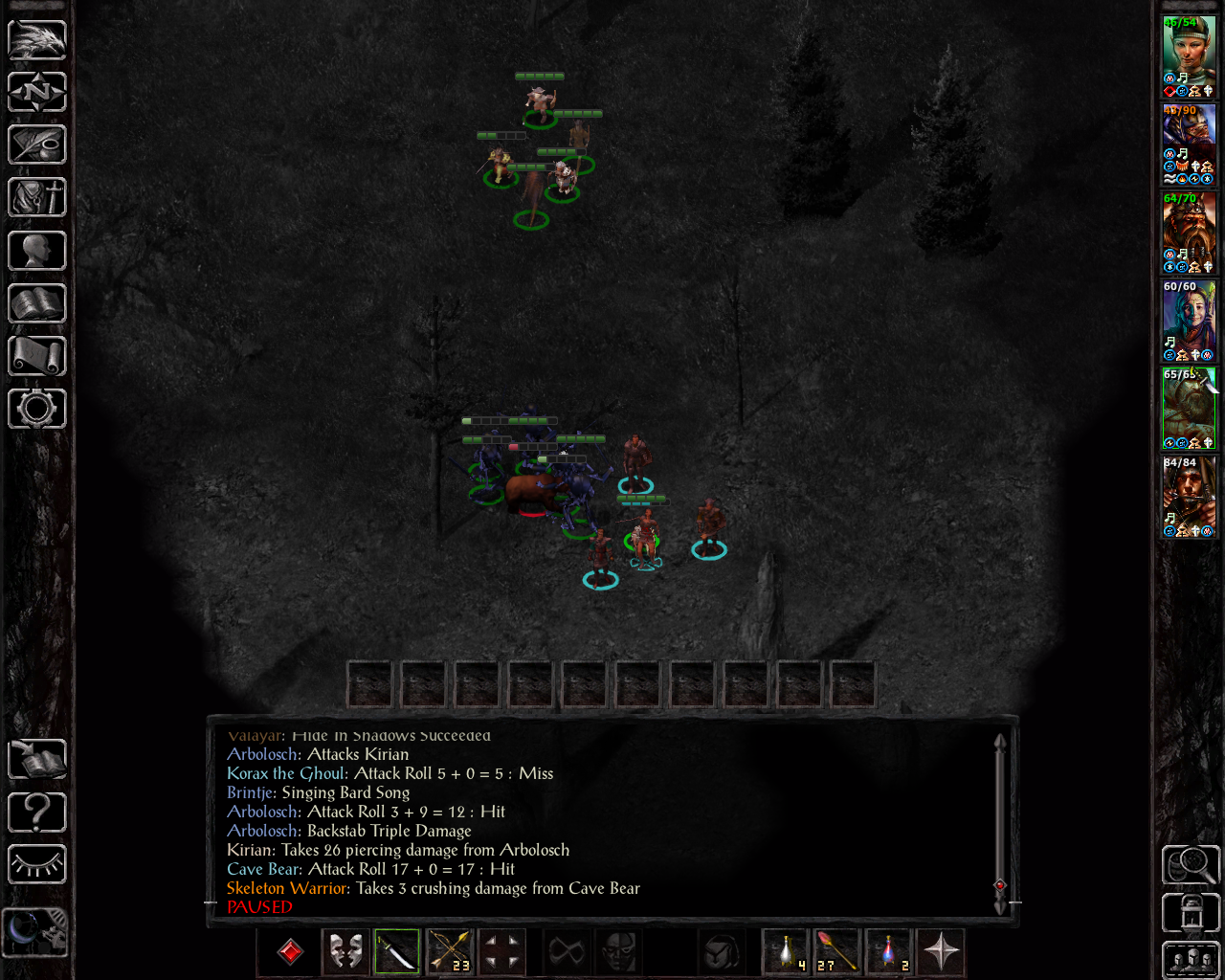
Task: Select the elf woman portrait with 46/54 HP
Action: 1189,56
